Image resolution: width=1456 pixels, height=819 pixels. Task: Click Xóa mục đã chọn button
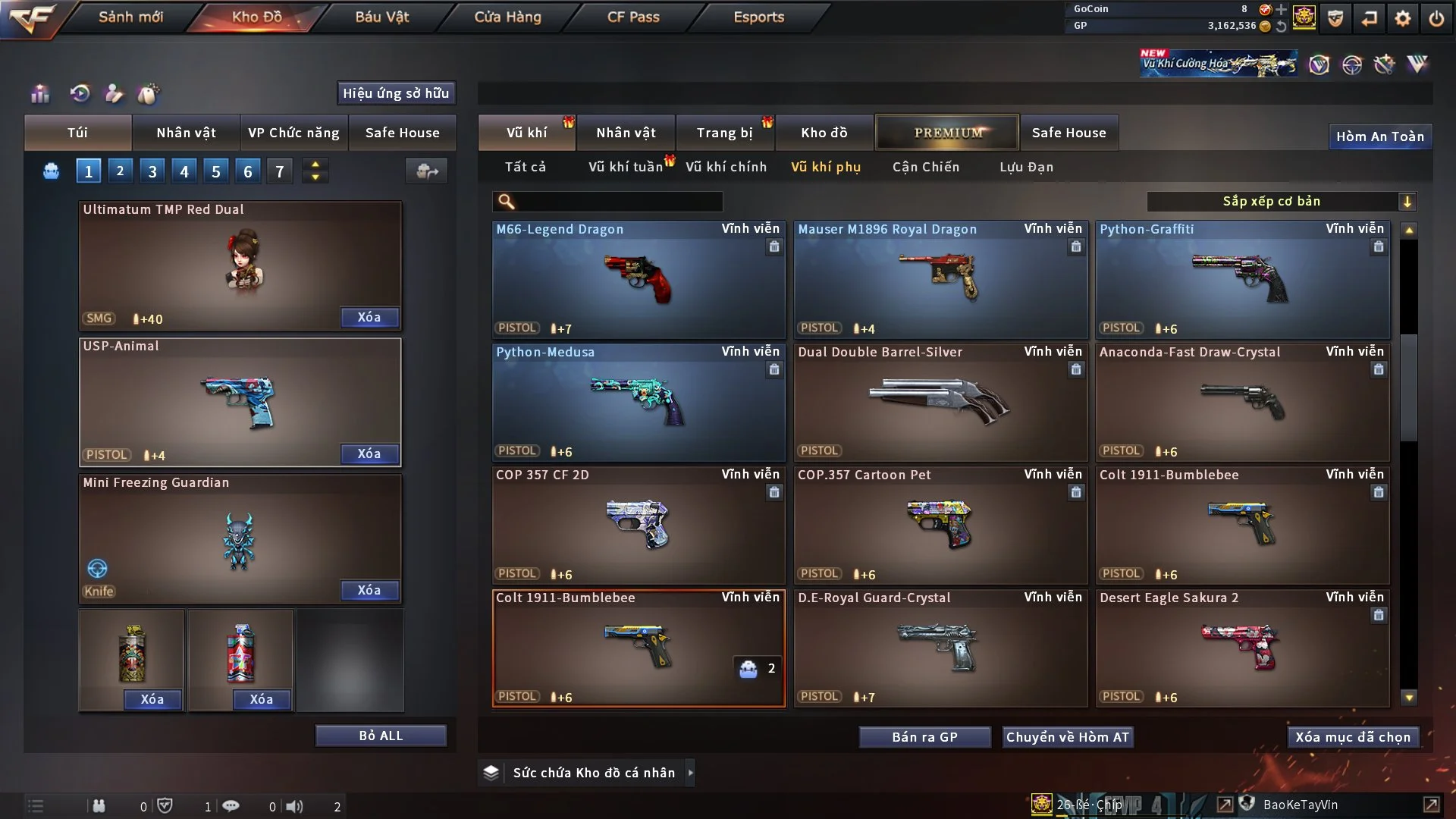(1353, 737)
